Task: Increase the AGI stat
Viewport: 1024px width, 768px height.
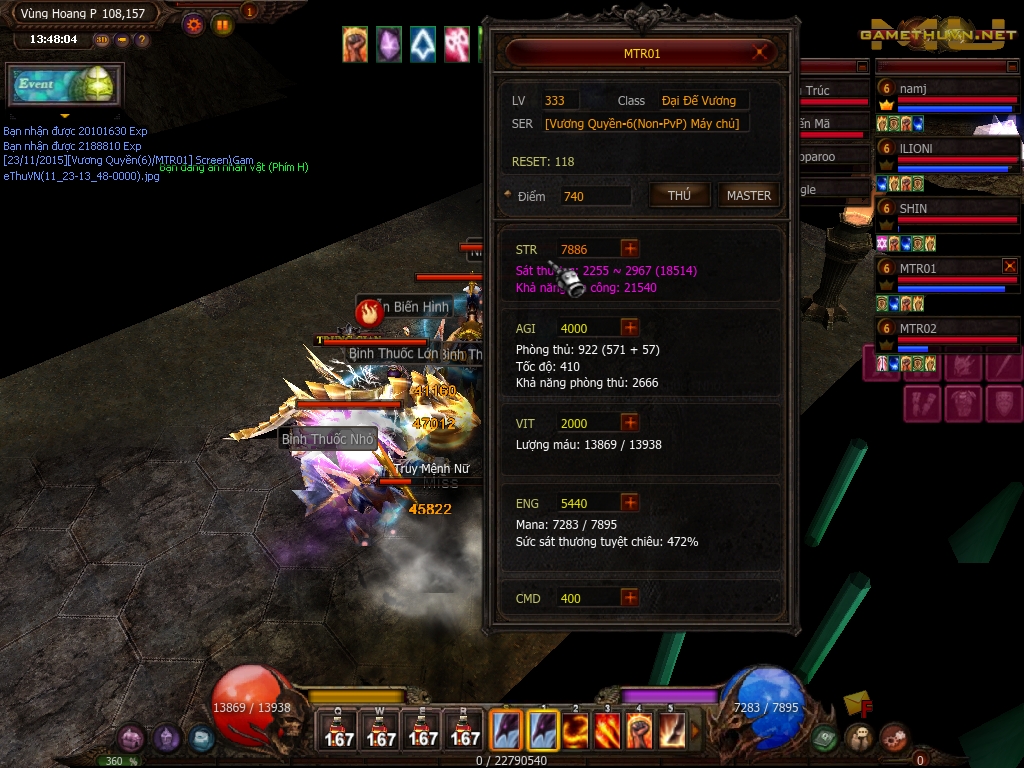Action: pyautogui.click(x=630, y=328)
